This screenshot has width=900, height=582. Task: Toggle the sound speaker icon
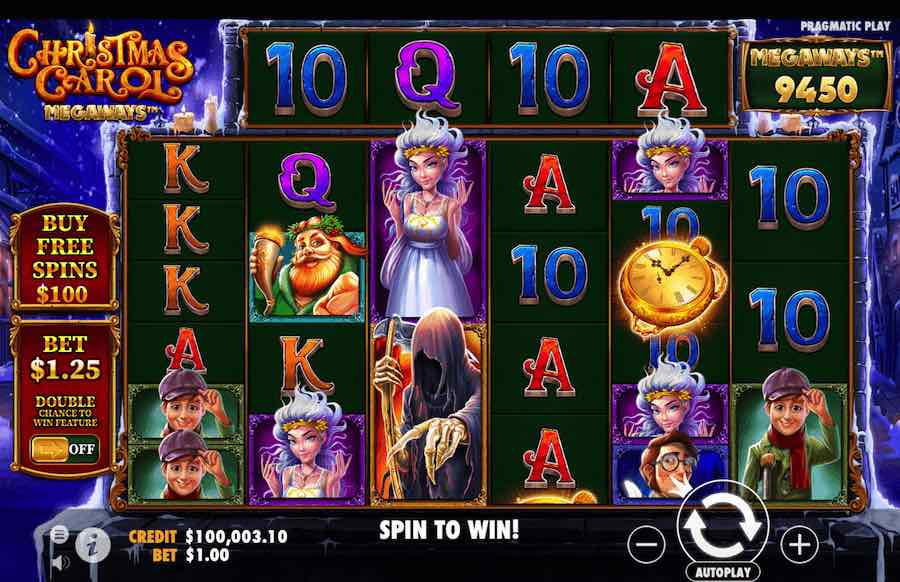pyautogui.click(x=61, y=561)
